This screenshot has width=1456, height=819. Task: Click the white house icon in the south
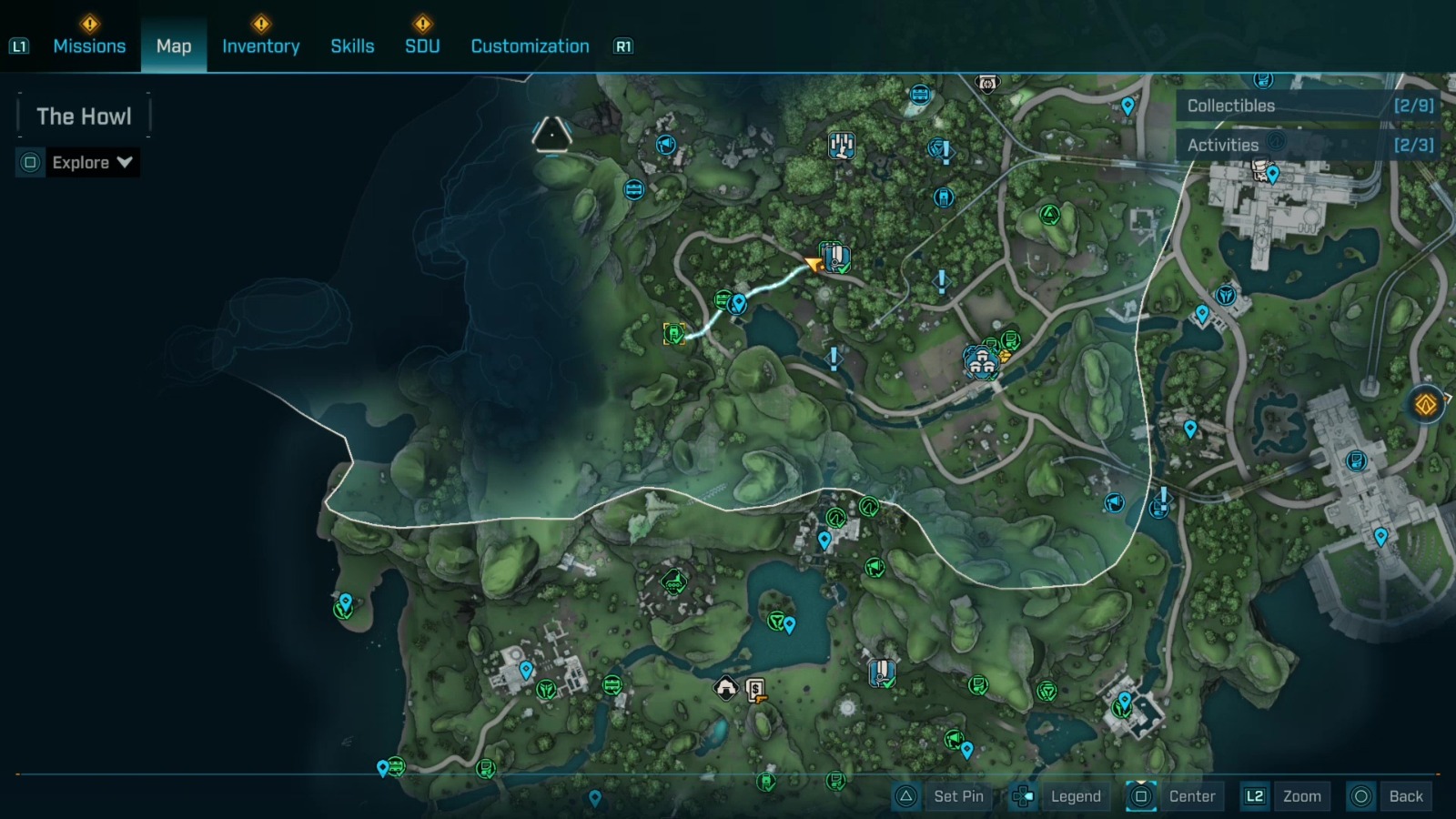coord(725,689)
